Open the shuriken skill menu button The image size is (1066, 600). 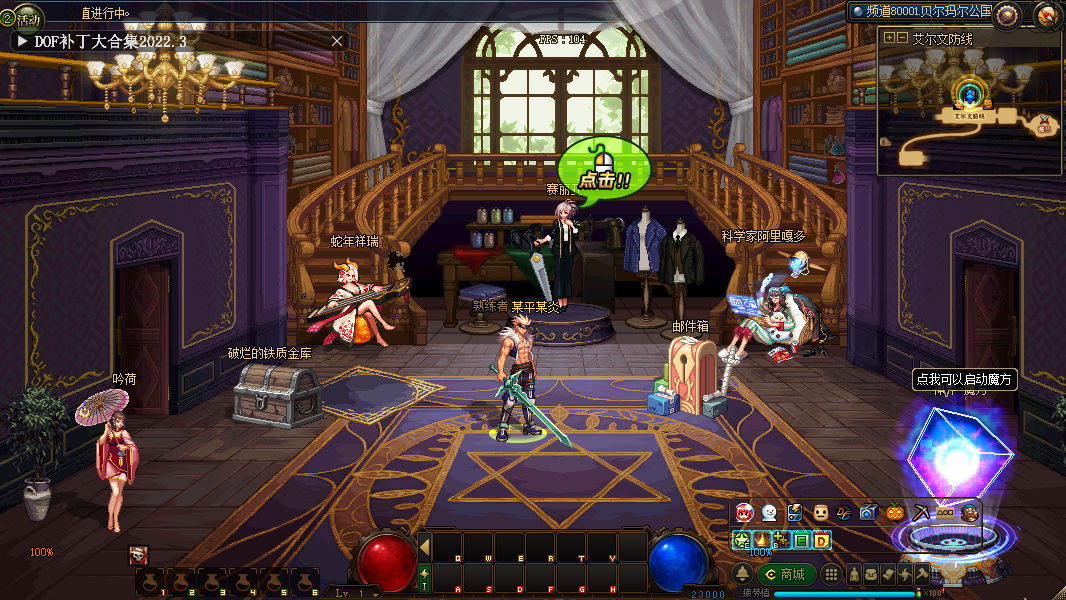coord(904,574)
